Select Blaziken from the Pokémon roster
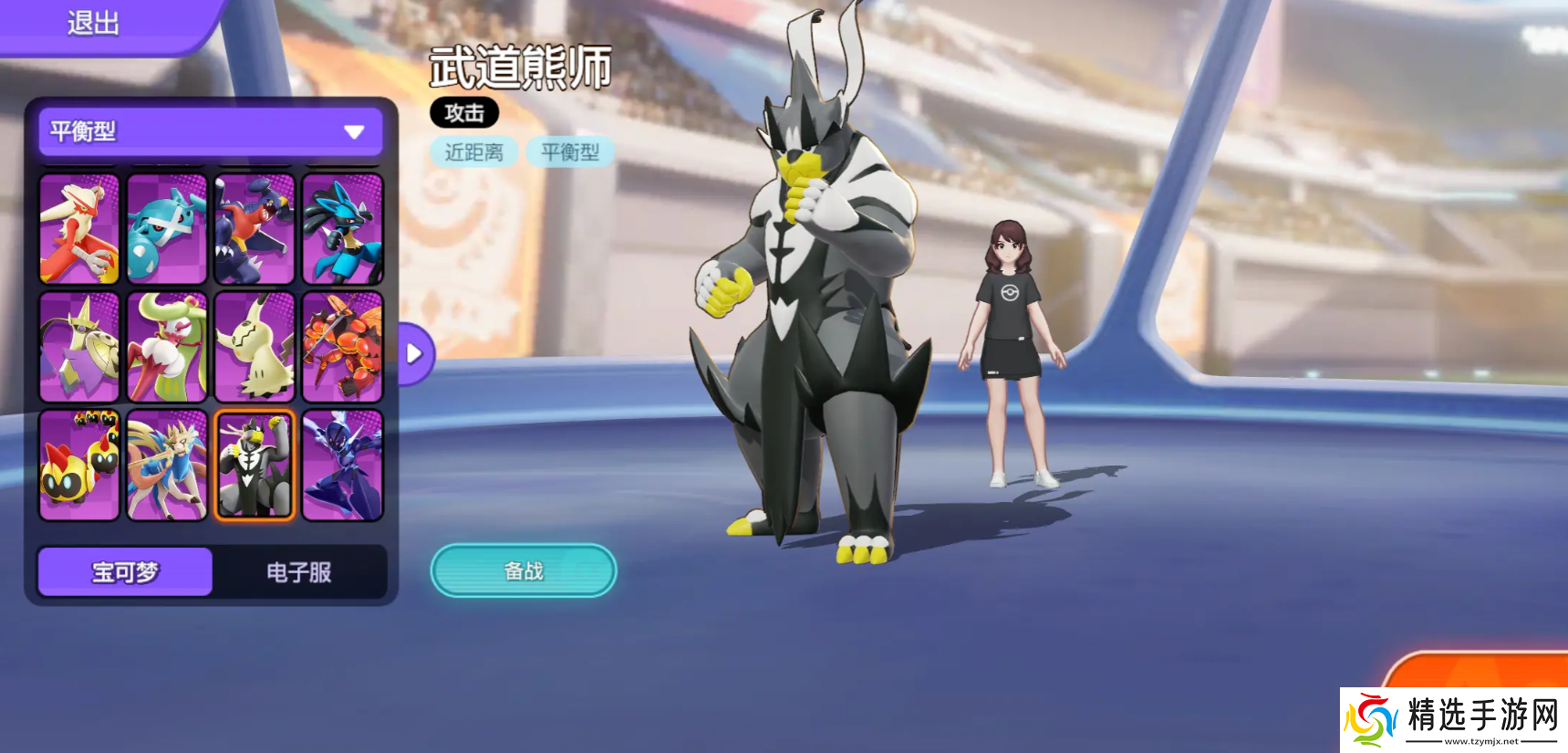This screenshot has height=753, width=1568. [x=78, y=229]
